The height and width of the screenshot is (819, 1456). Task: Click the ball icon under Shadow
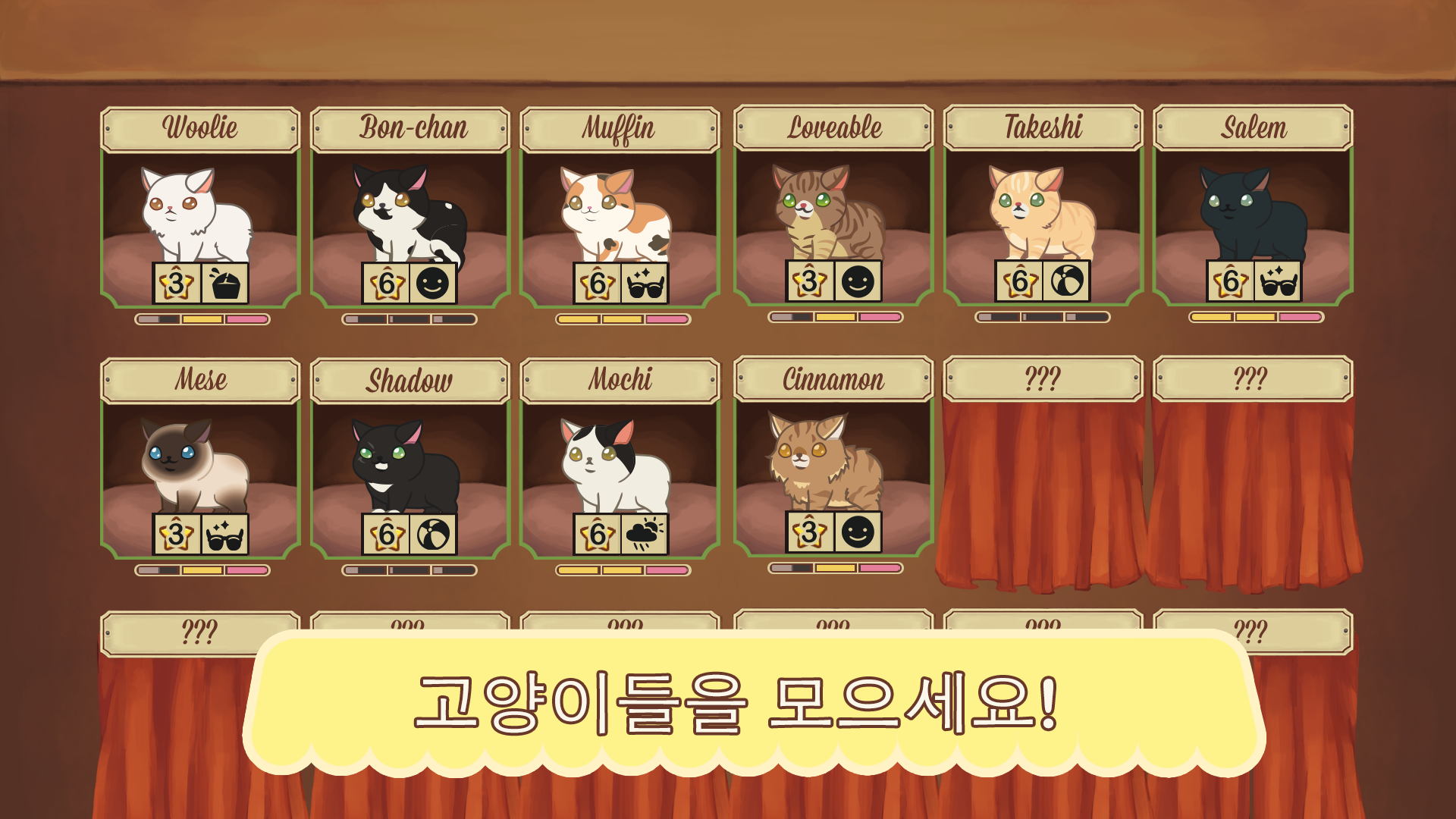pyautogui.click(x=434, y=535)
